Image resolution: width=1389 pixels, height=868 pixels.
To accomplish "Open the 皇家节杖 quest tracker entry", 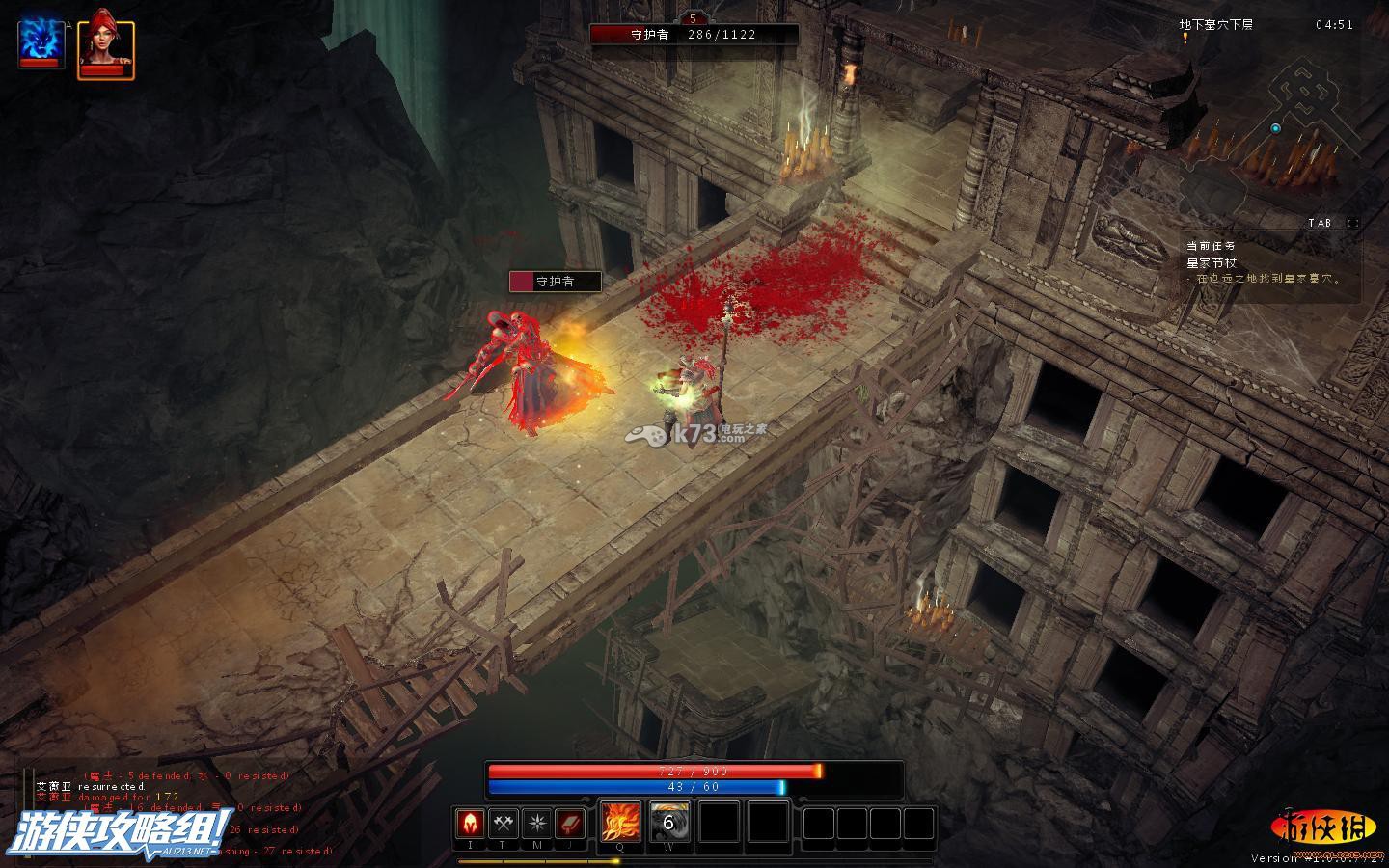I will (x=1212, y=262).
